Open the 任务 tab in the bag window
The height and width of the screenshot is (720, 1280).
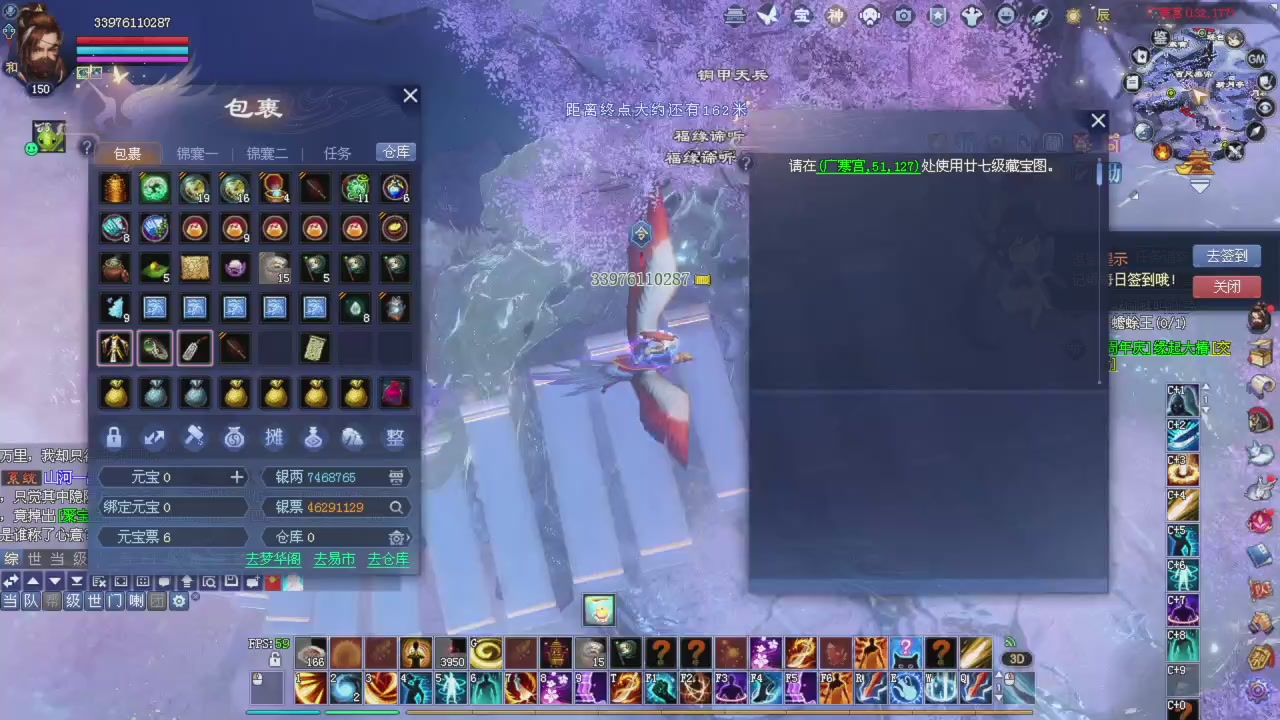pos(337,153)
